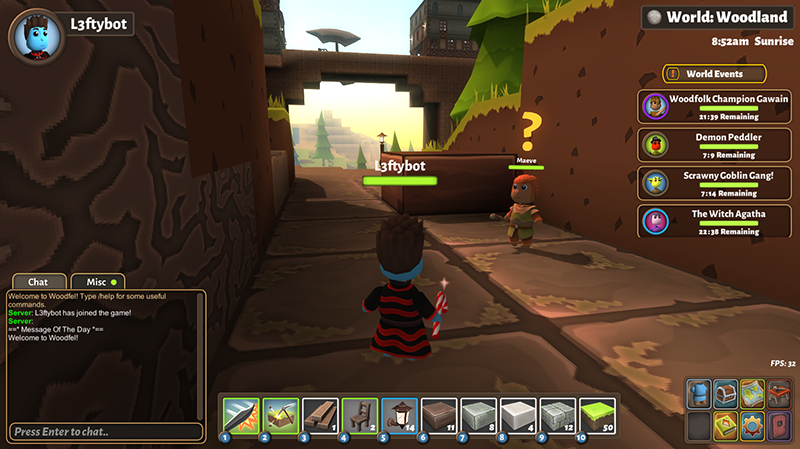Open the gear settings menu
This screenshot has height=449, width=800.
(751, 424)
